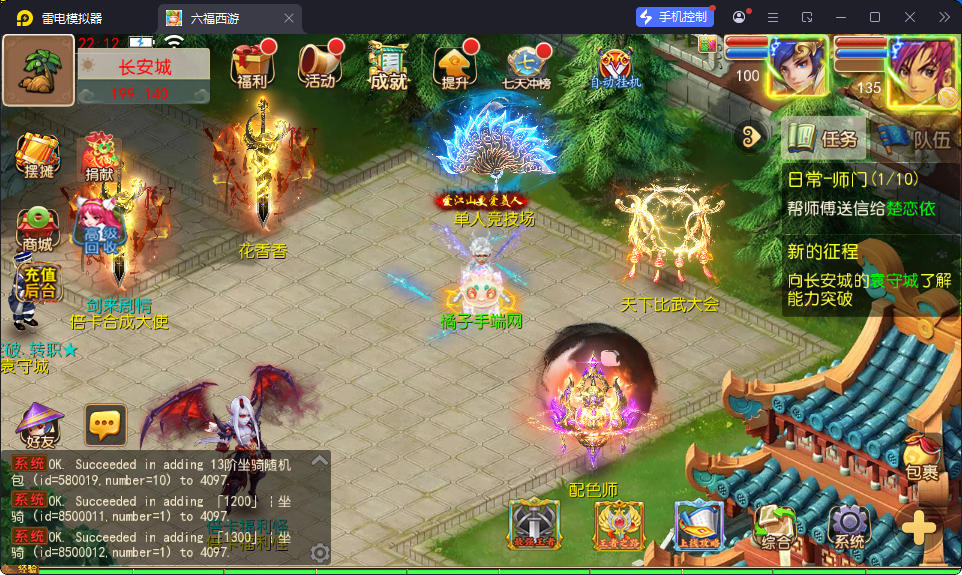Open the 充值后台 recharge panel
The width and height of the screenshot is (962, 575).
(x=40, y=282)
